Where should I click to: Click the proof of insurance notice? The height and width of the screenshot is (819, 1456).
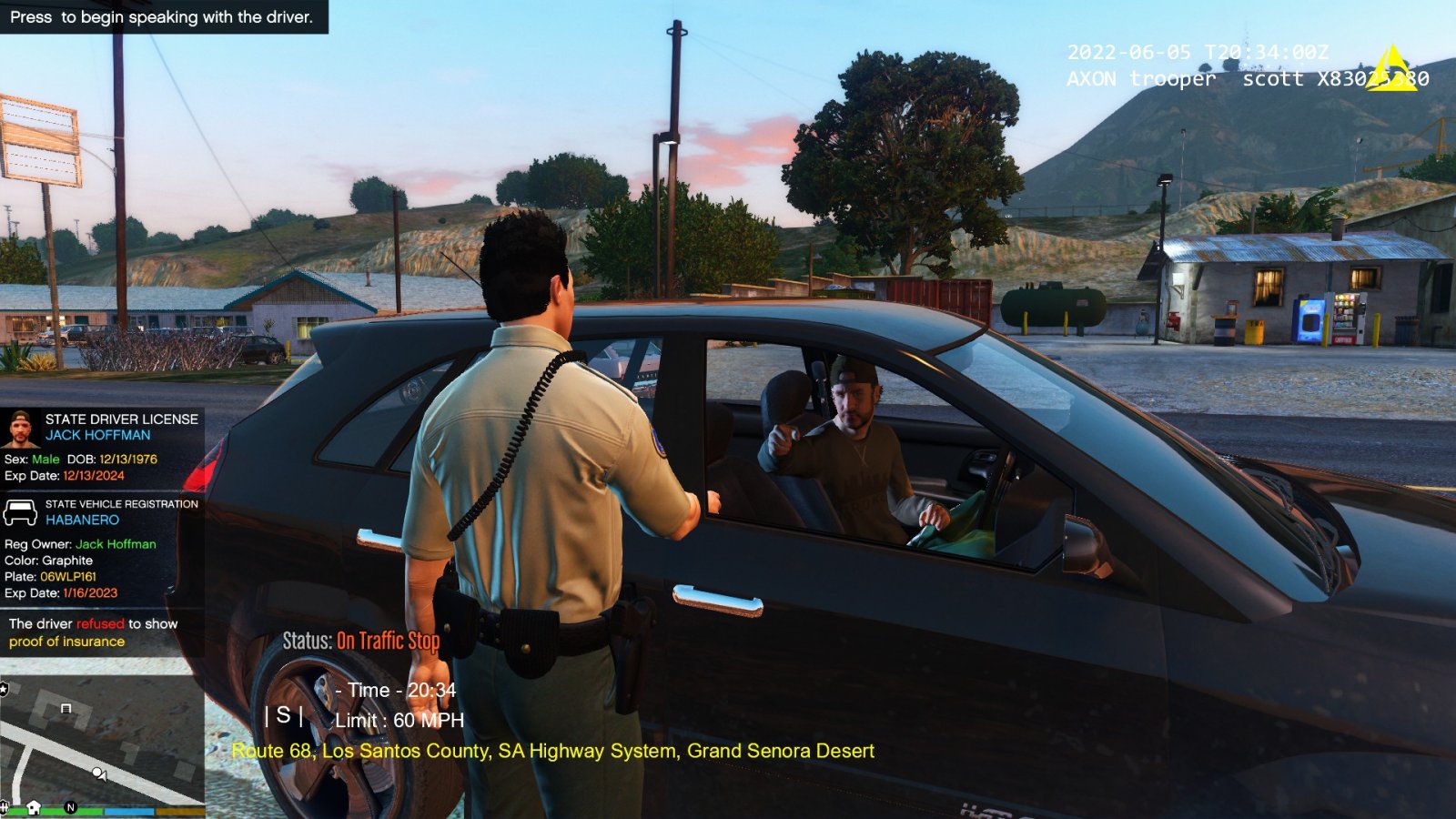tap(93, 632)
